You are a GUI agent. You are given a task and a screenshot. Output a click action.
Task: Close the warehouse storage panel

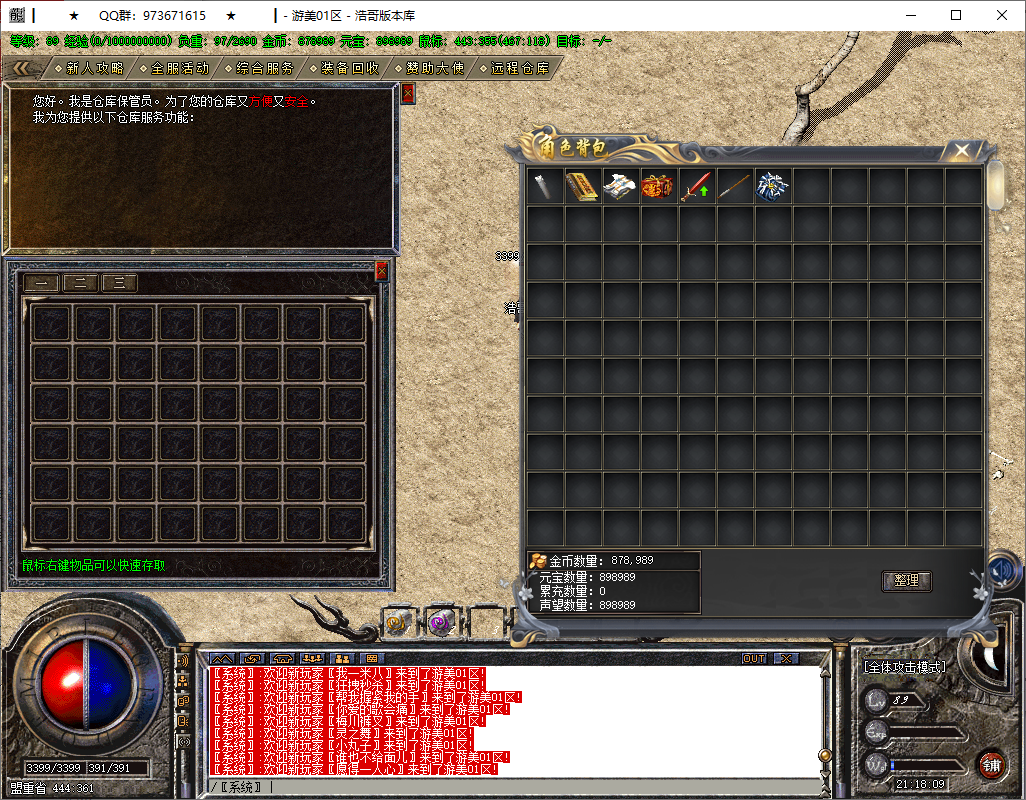[x=381, y=270]
